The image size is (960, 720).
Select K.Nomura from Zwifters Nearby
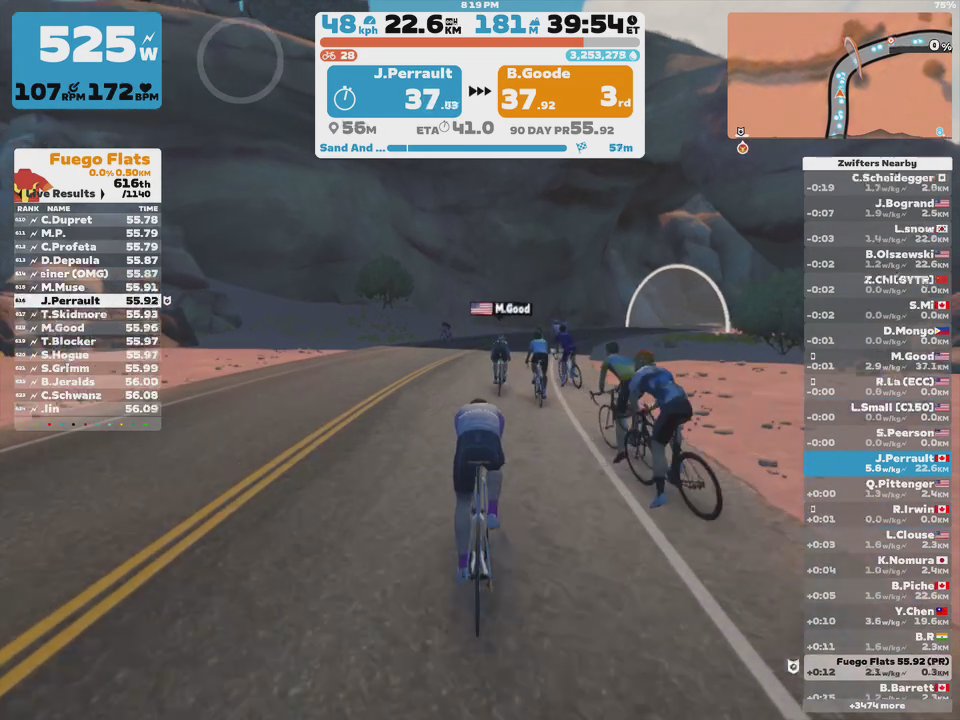[x=878, y=565]
